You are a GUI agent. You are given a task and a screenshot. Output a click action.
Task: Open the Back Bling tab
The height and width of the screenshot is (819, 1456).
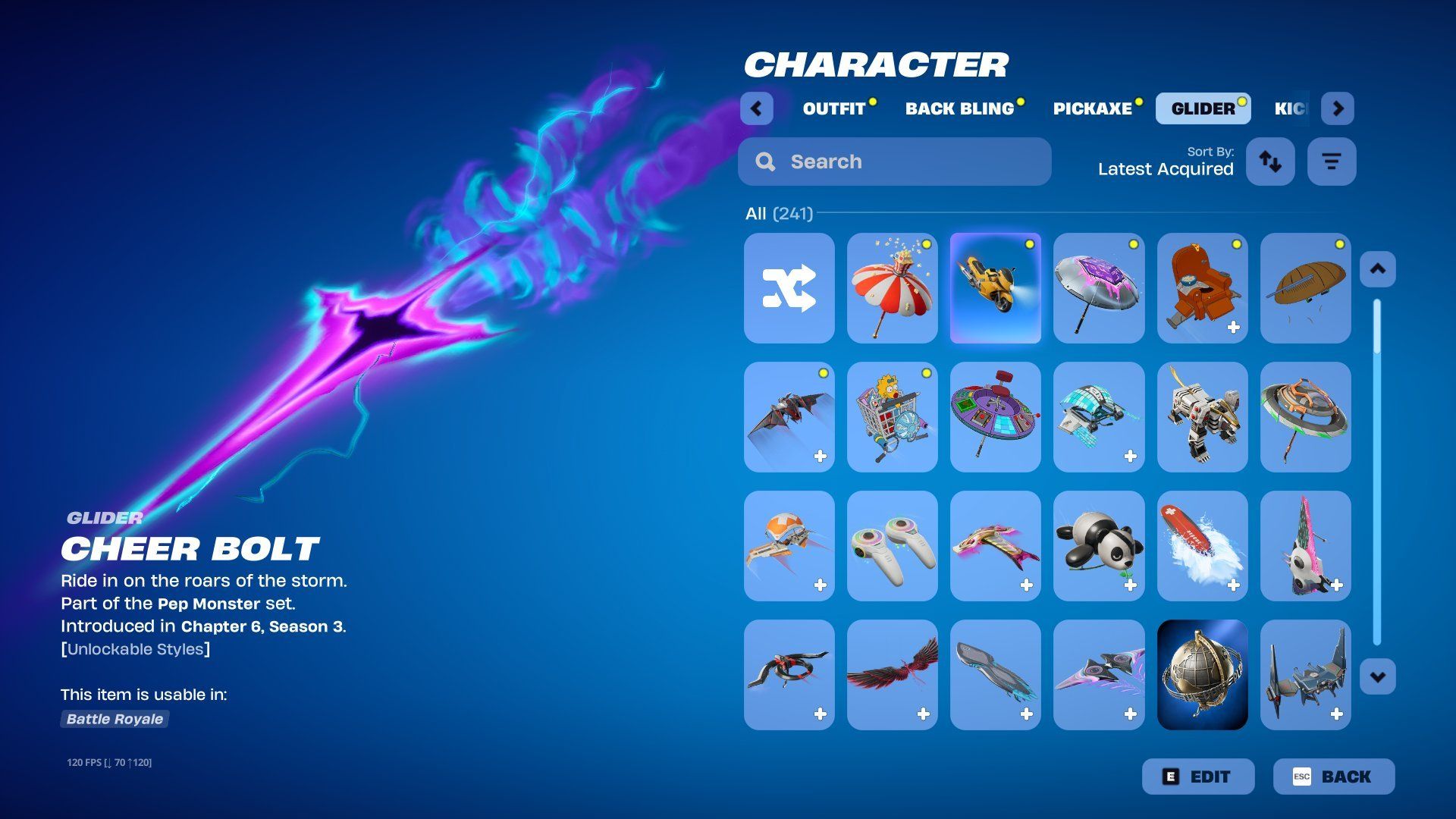pos(959,108)
